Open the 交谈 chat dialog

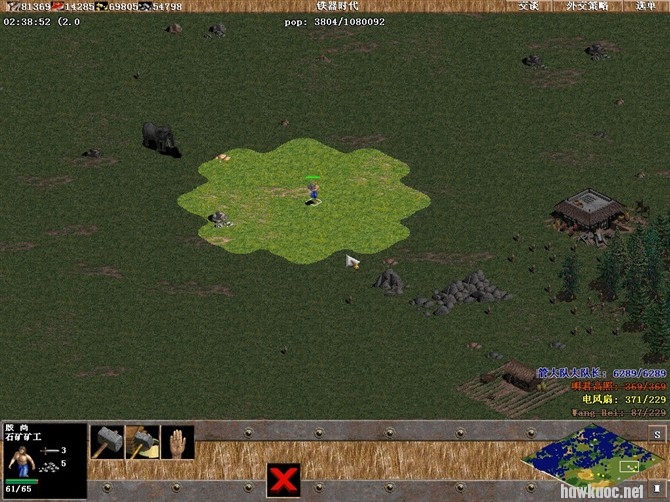(x=528, y=6)
